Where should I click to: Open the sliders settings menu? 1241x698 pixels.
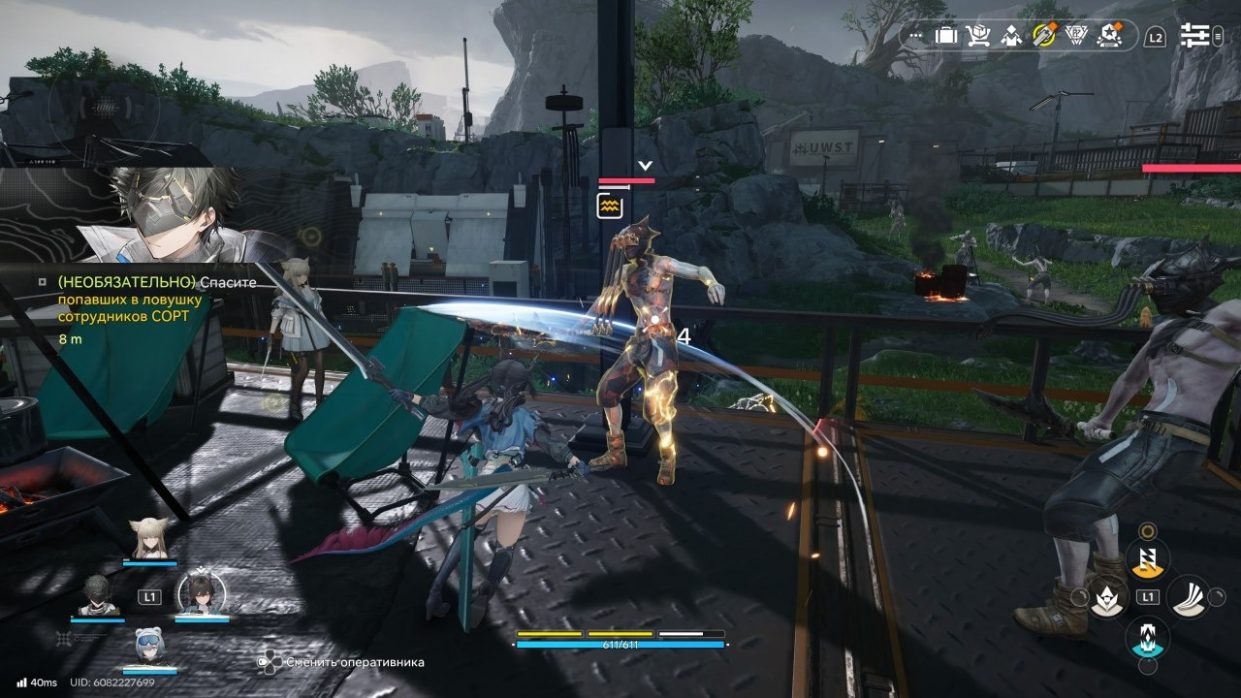point(1194,36)
